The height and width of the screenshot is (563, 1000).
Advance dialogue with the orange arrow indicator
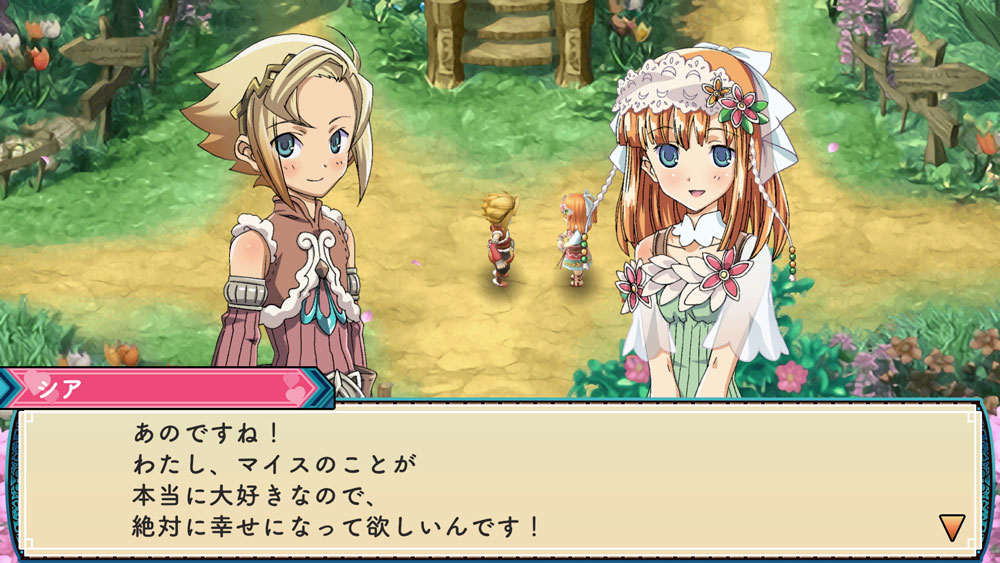point(951,526)
